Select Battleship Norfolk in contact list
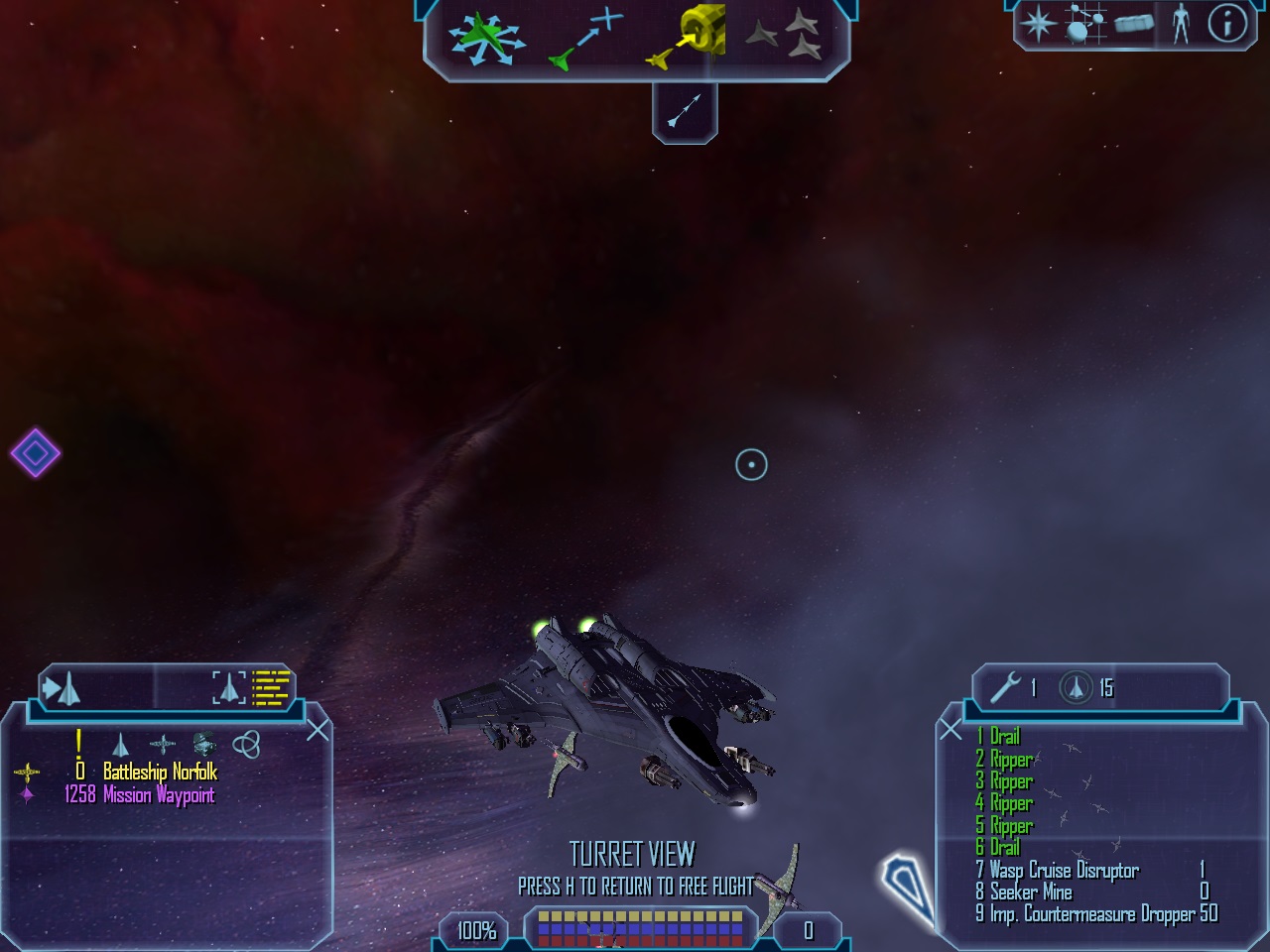This screenshot has height=952, width=1270. click(160, 772)
